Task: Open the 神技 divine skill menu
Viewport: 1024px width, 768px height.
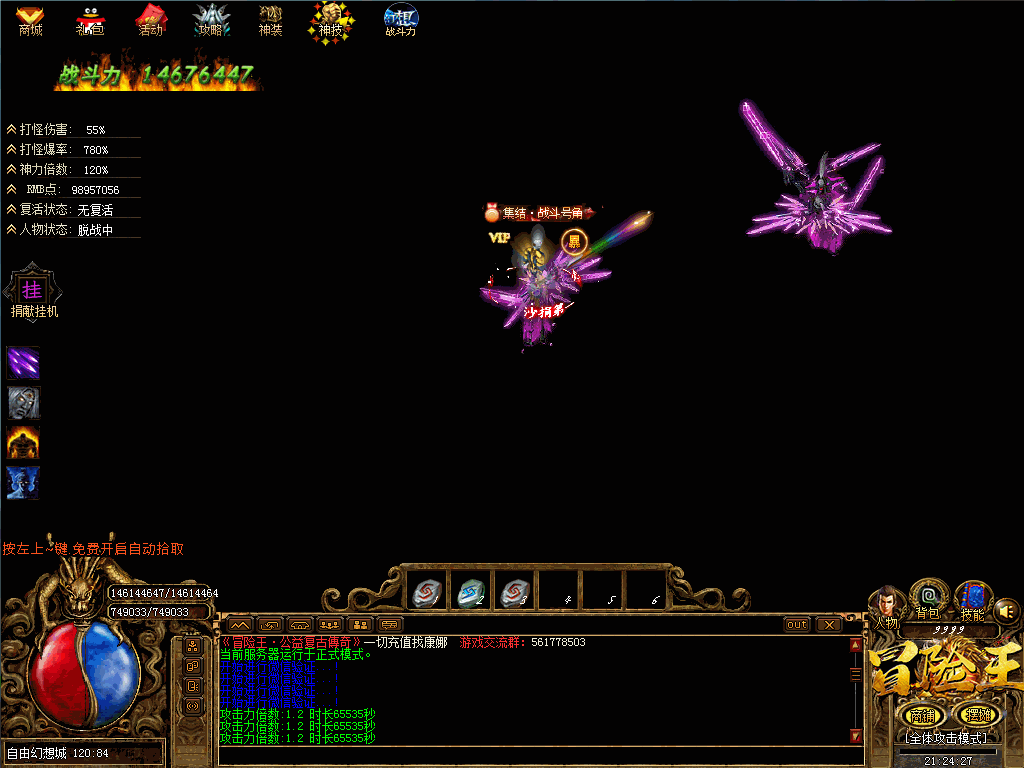Action: point(330,19)
